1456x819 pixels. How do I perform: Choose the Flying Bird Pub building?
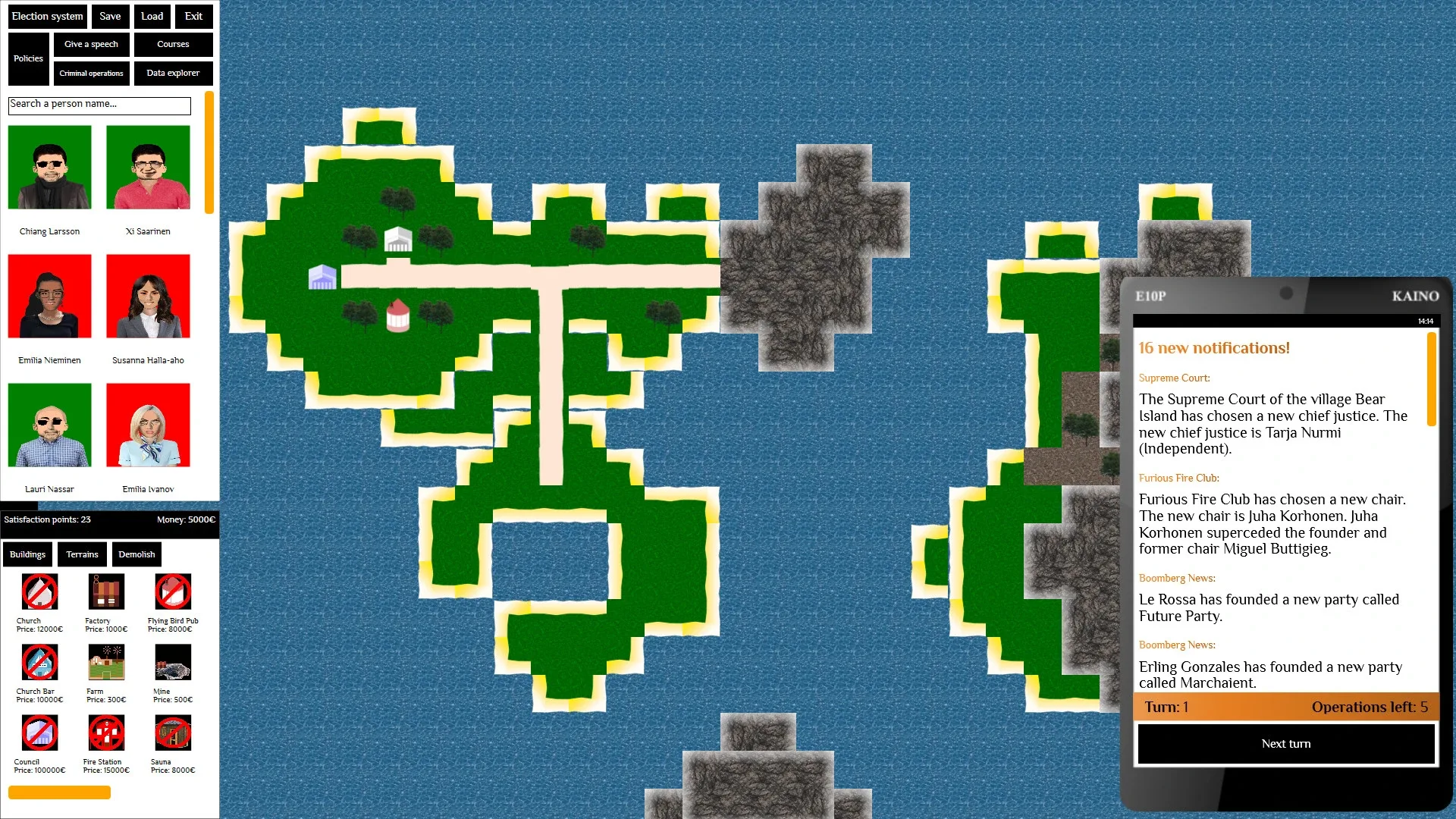tap(174, 592)
